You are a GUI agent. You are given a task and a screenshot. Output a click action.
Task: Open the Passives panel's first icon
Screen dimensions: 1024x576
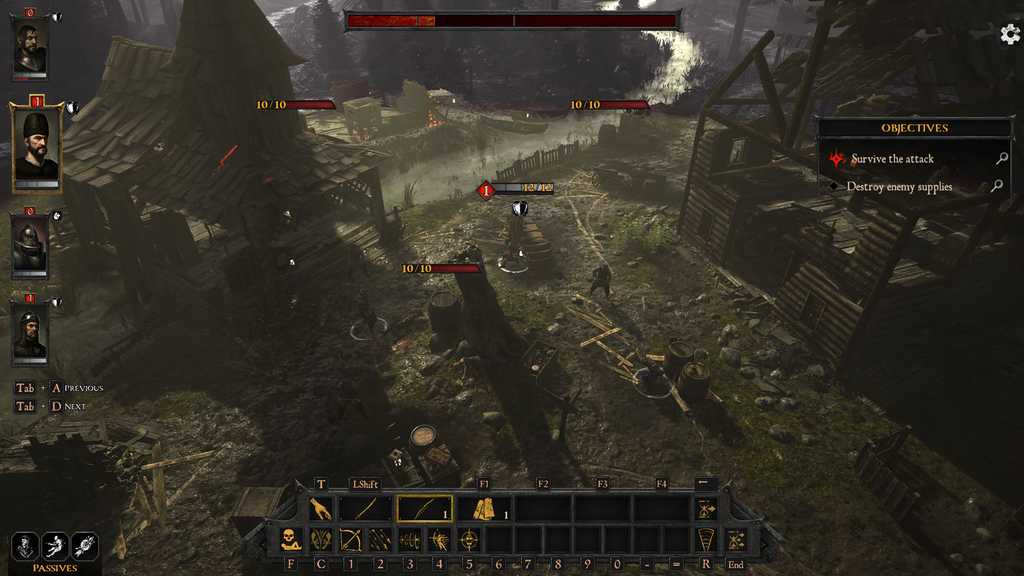[25, 546]
